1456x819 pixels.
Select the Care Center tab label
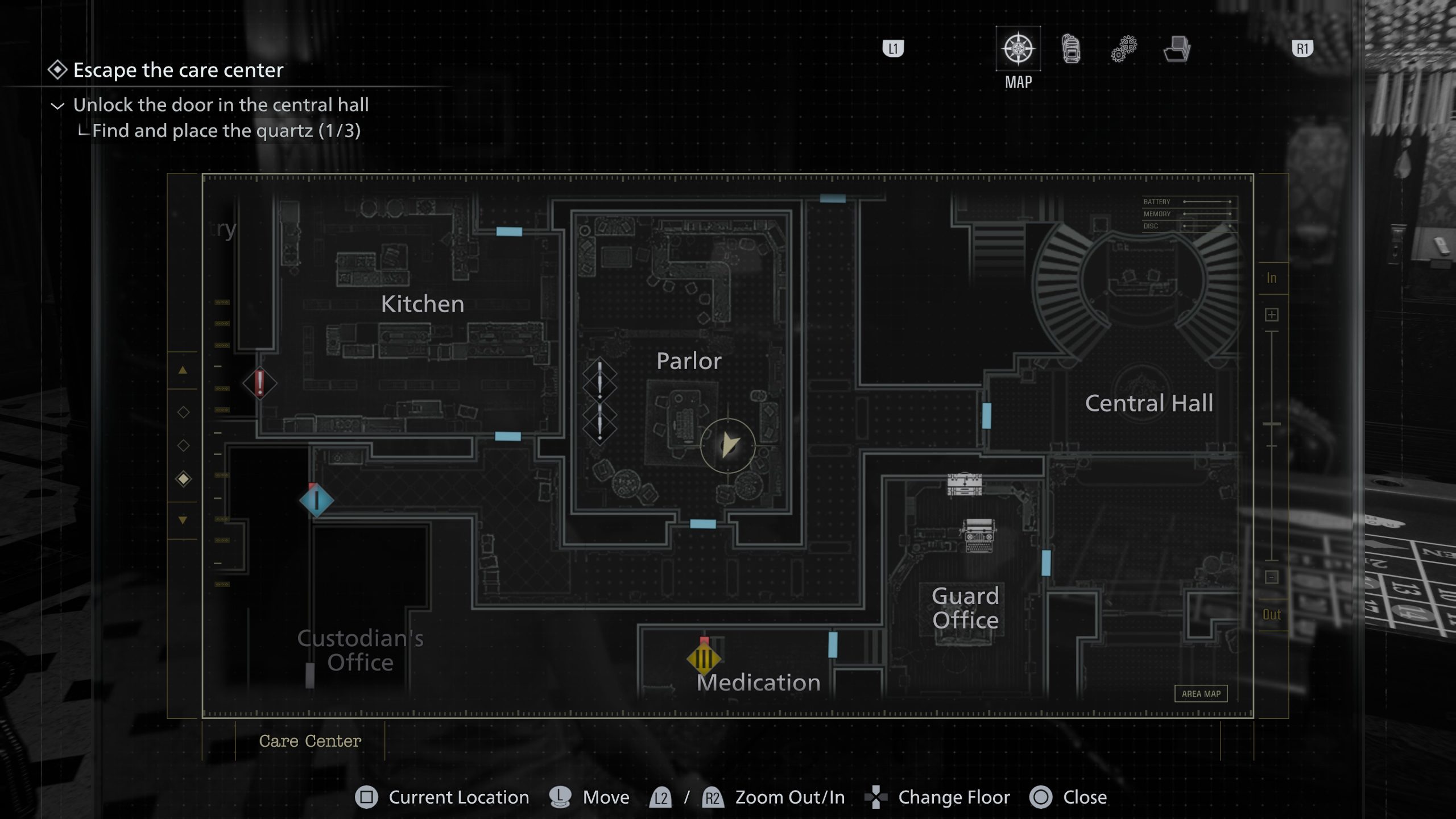(310, 741)
